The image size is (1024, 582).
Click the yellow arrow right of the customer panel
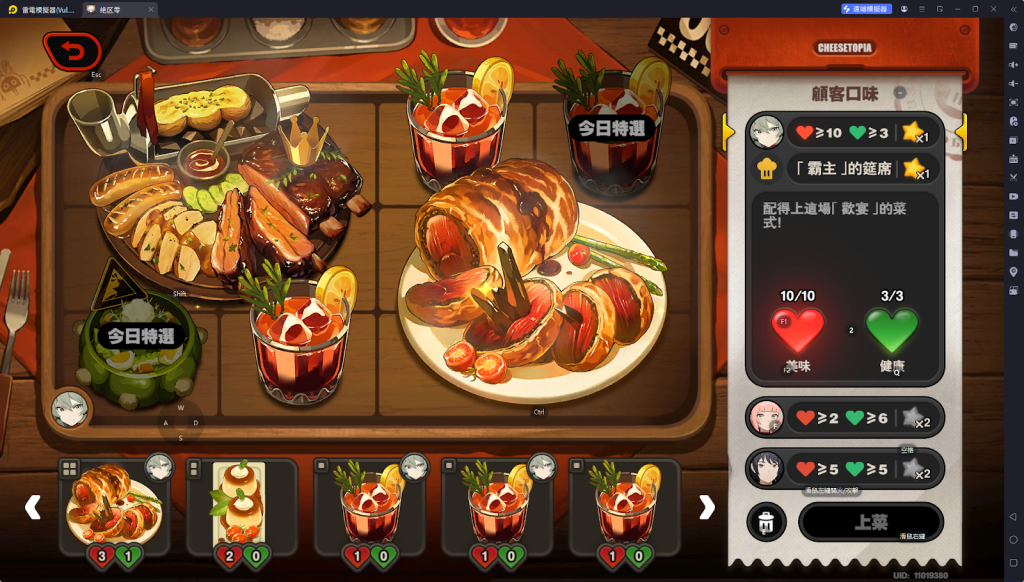click(961, 131)
